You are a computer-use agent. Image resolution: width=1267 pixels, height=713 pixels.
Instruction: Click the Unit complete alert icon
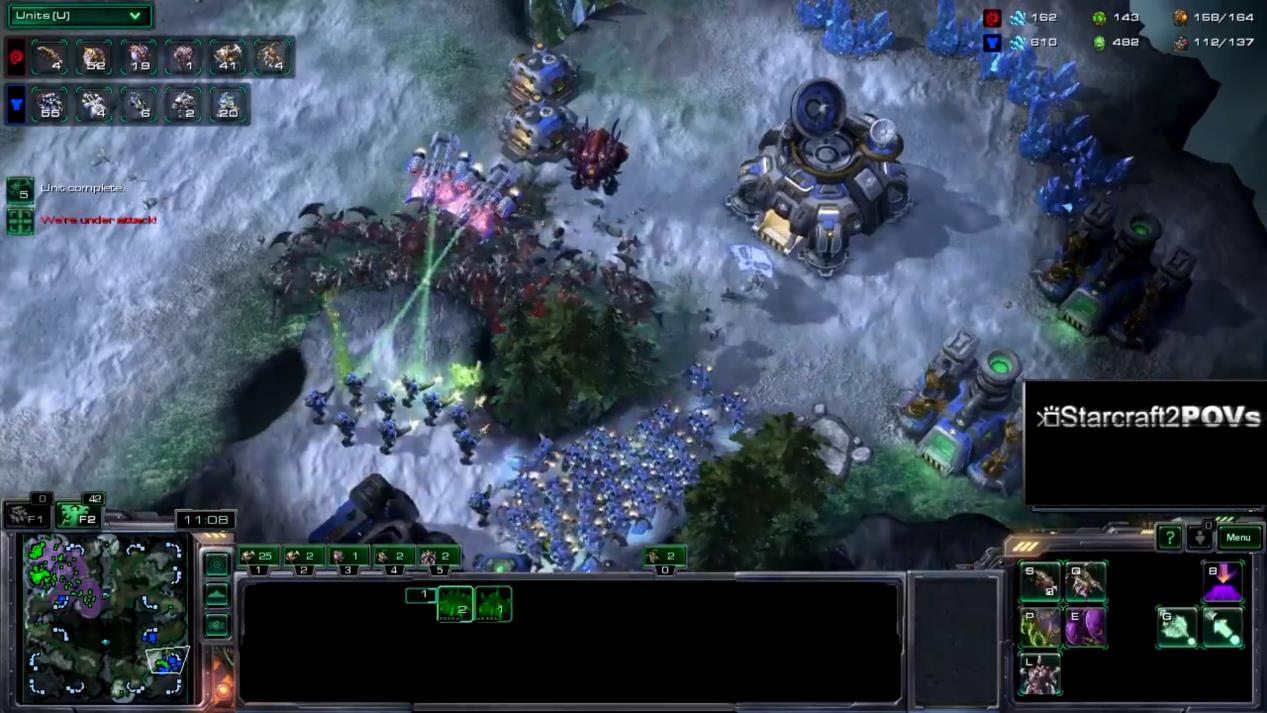point(20,189)
